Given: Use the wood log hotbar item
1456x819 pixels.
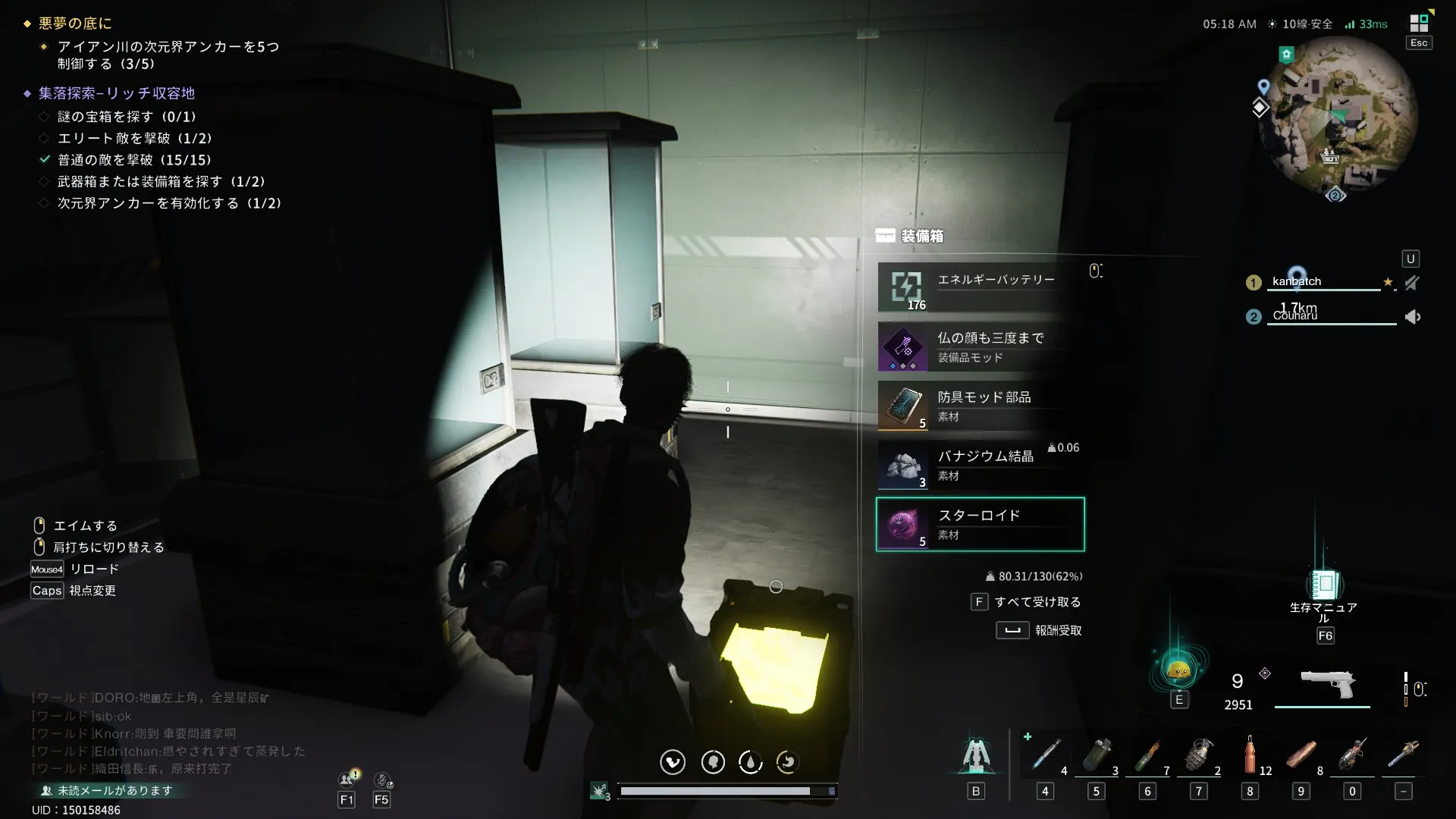Looking at the screenshot, I should pos(1301,755).
